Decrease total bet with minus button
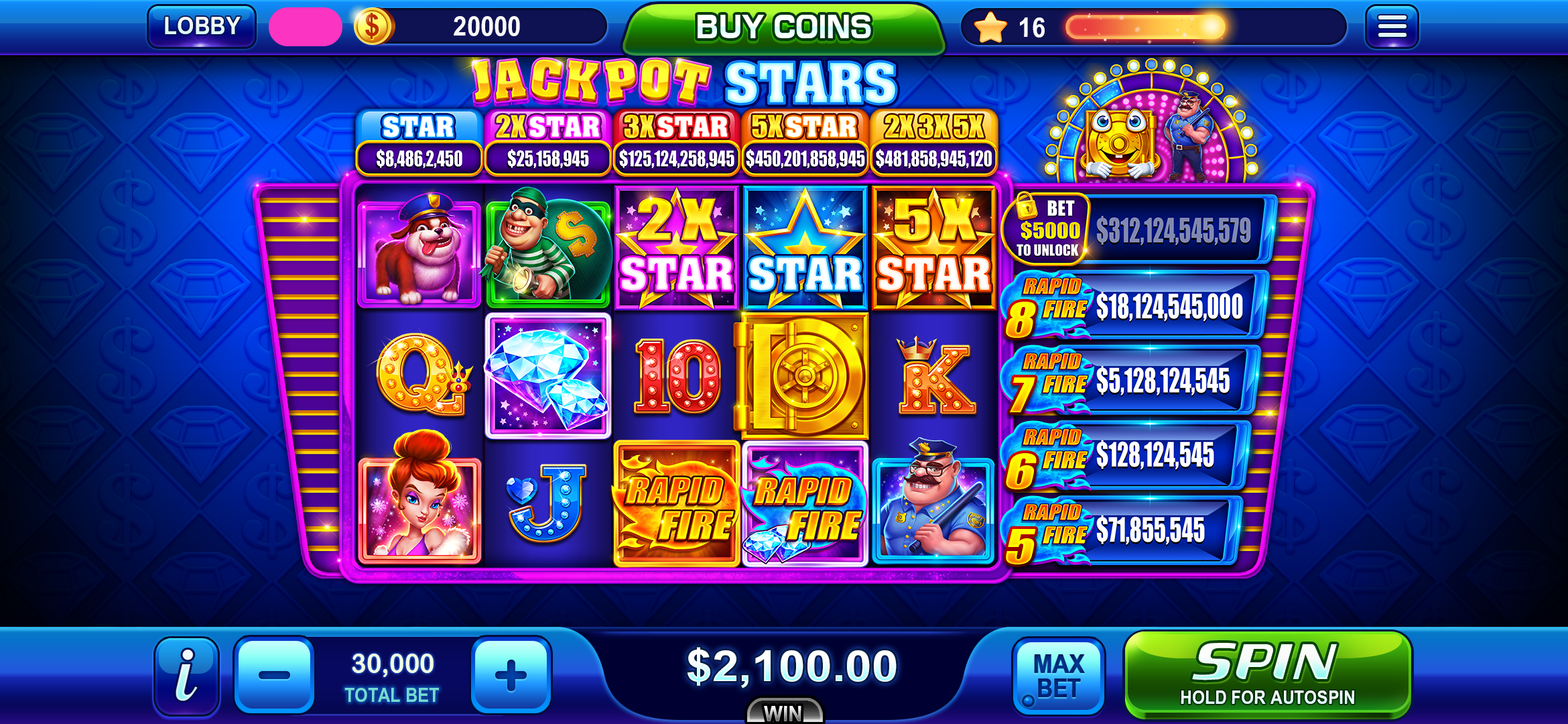This screenshot has width=1568, height=724. (275, 674)
